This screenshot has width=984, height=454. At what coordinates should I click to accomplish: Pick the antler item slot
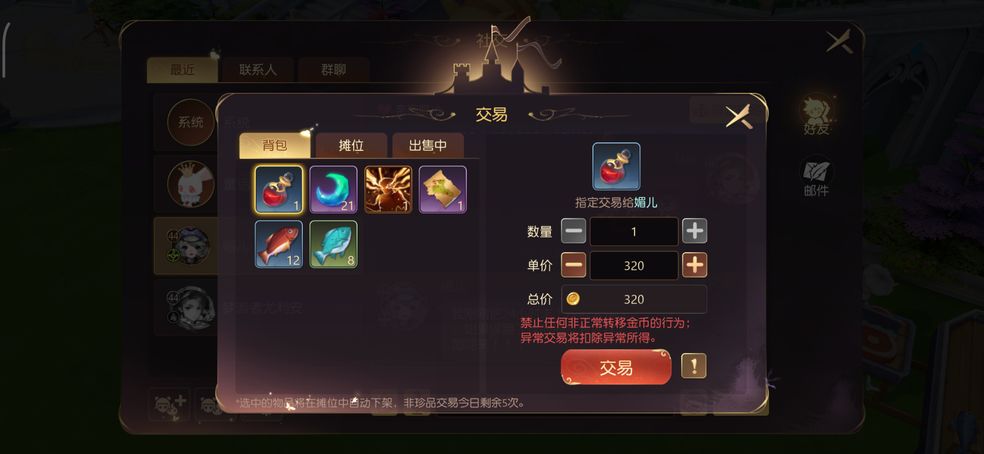[388, 190]
